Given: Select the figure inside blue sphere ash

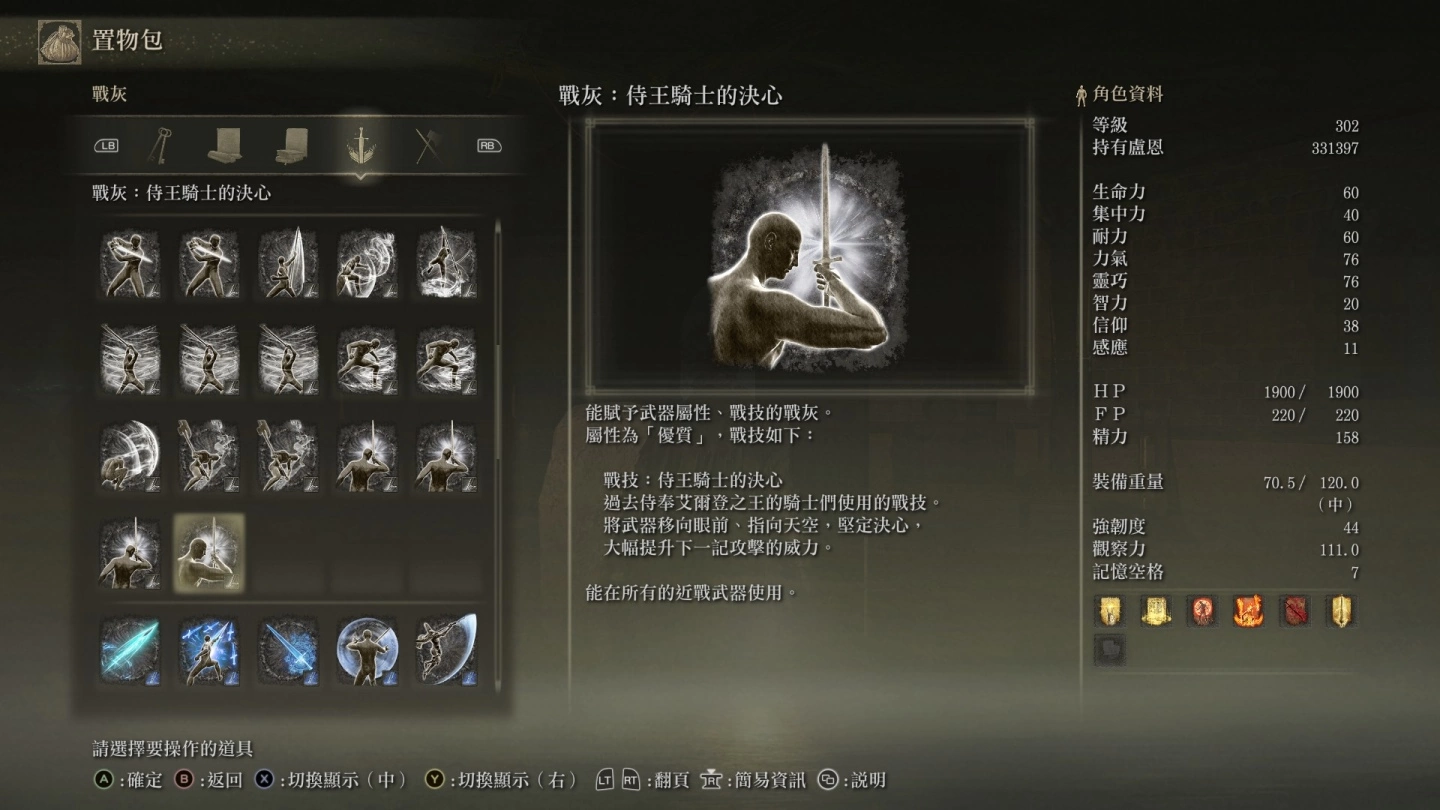Looking at the screenshot, I should 367,649.
